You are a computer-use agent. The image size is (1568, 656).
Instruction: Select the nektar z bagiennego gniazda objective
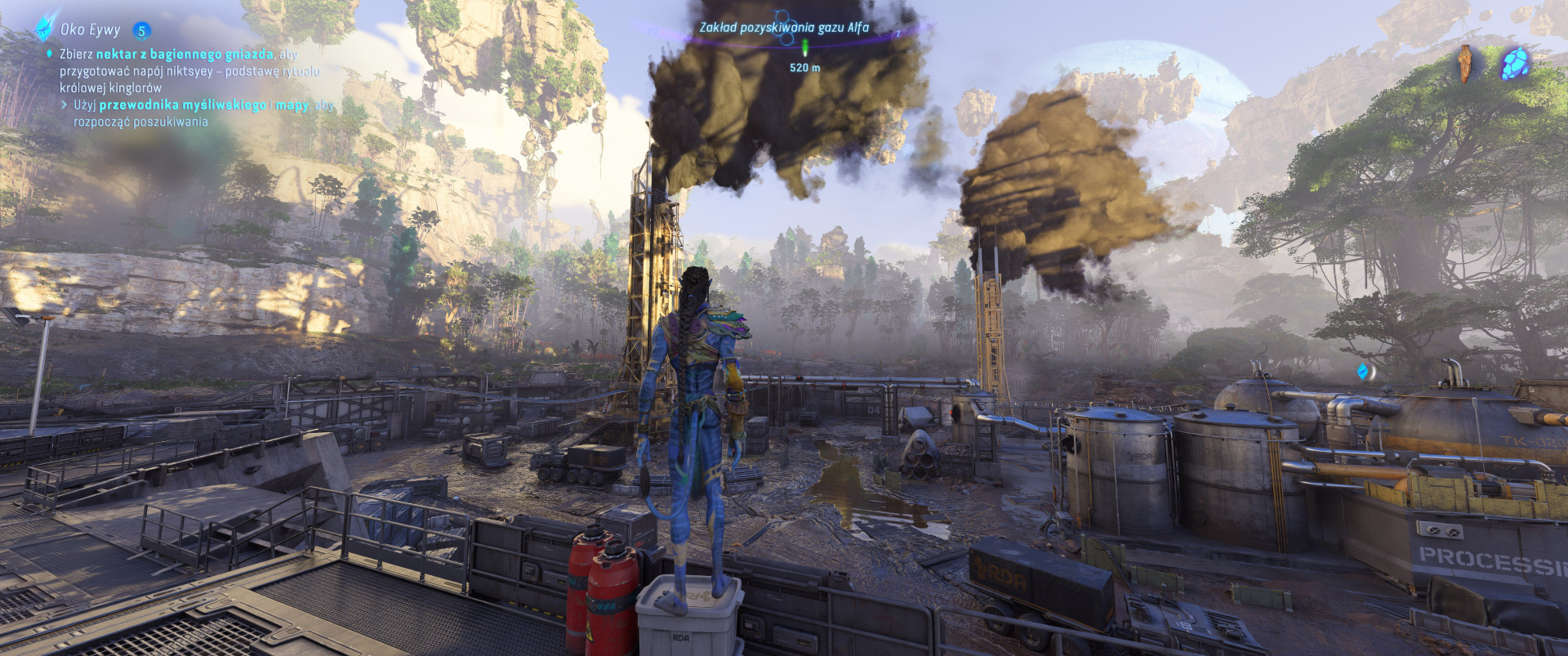[x=185, y=54]
